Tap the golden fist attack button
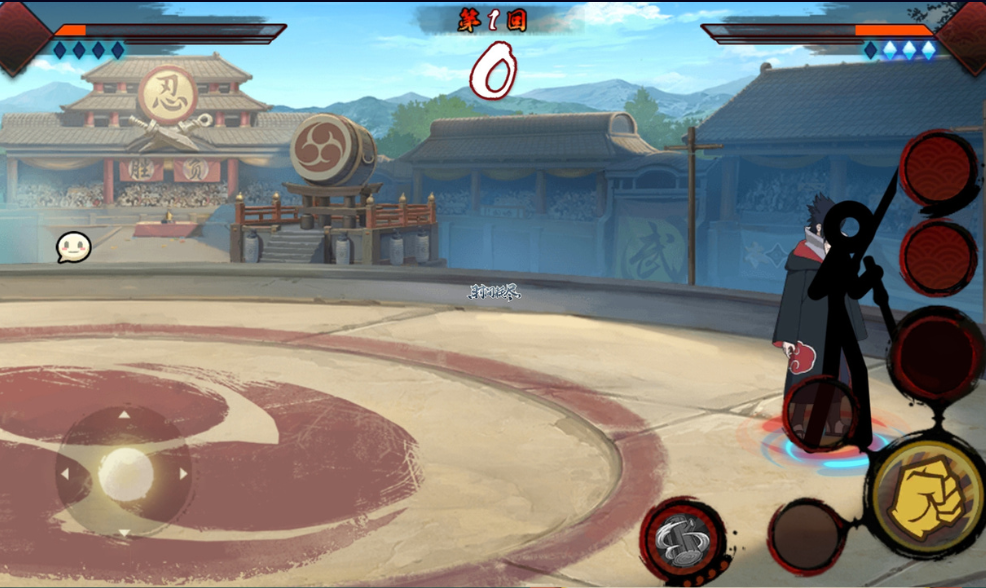986x588 pixels. [925, 497]
